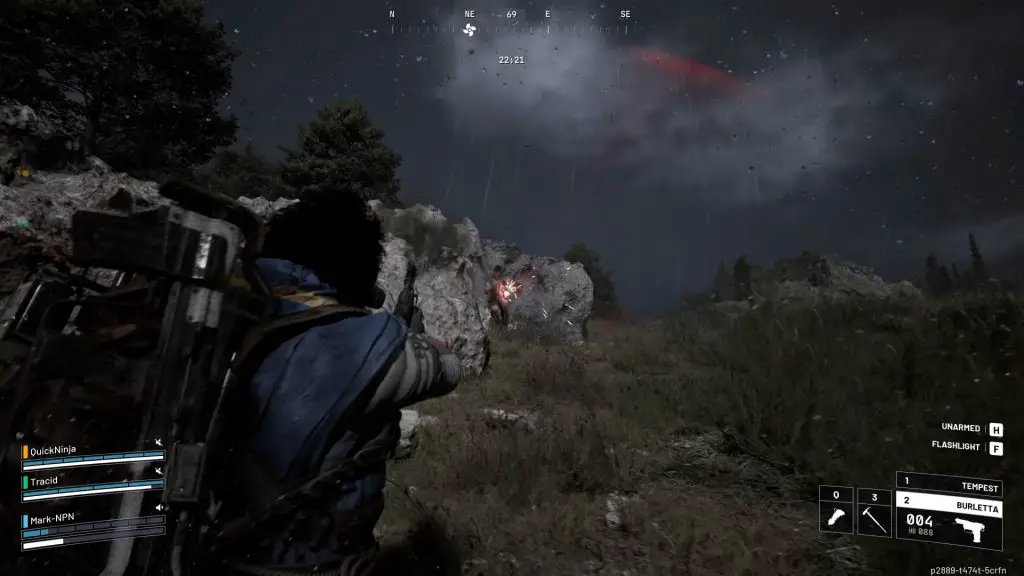1024x576 pixels.
Task: Toggle the muted voice icon beside QuickNinja
Action: [158, 442]
